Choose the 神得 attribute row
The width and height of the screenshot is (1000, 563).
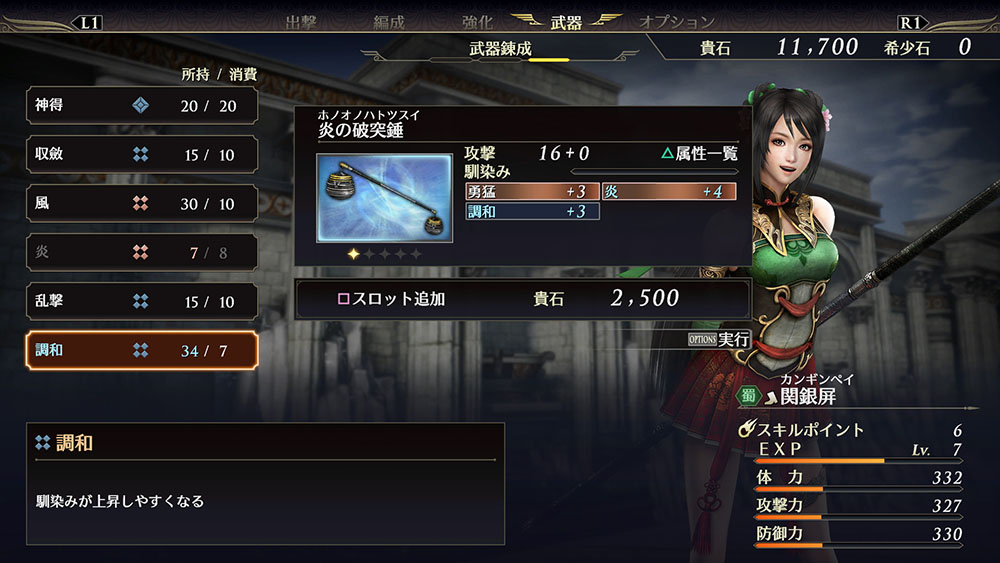pos(142,105)
